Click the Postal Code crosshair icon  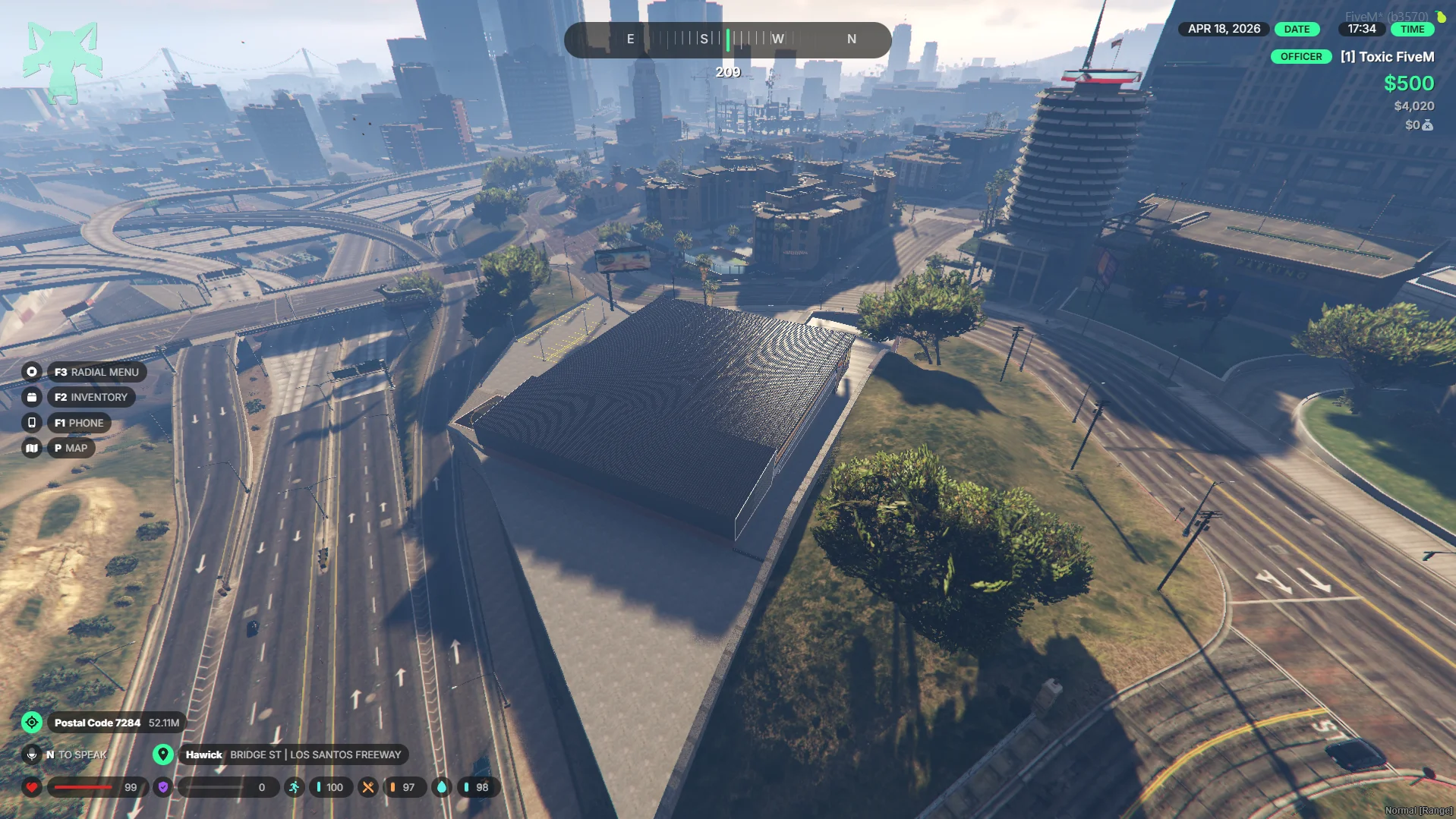(32, 723)
